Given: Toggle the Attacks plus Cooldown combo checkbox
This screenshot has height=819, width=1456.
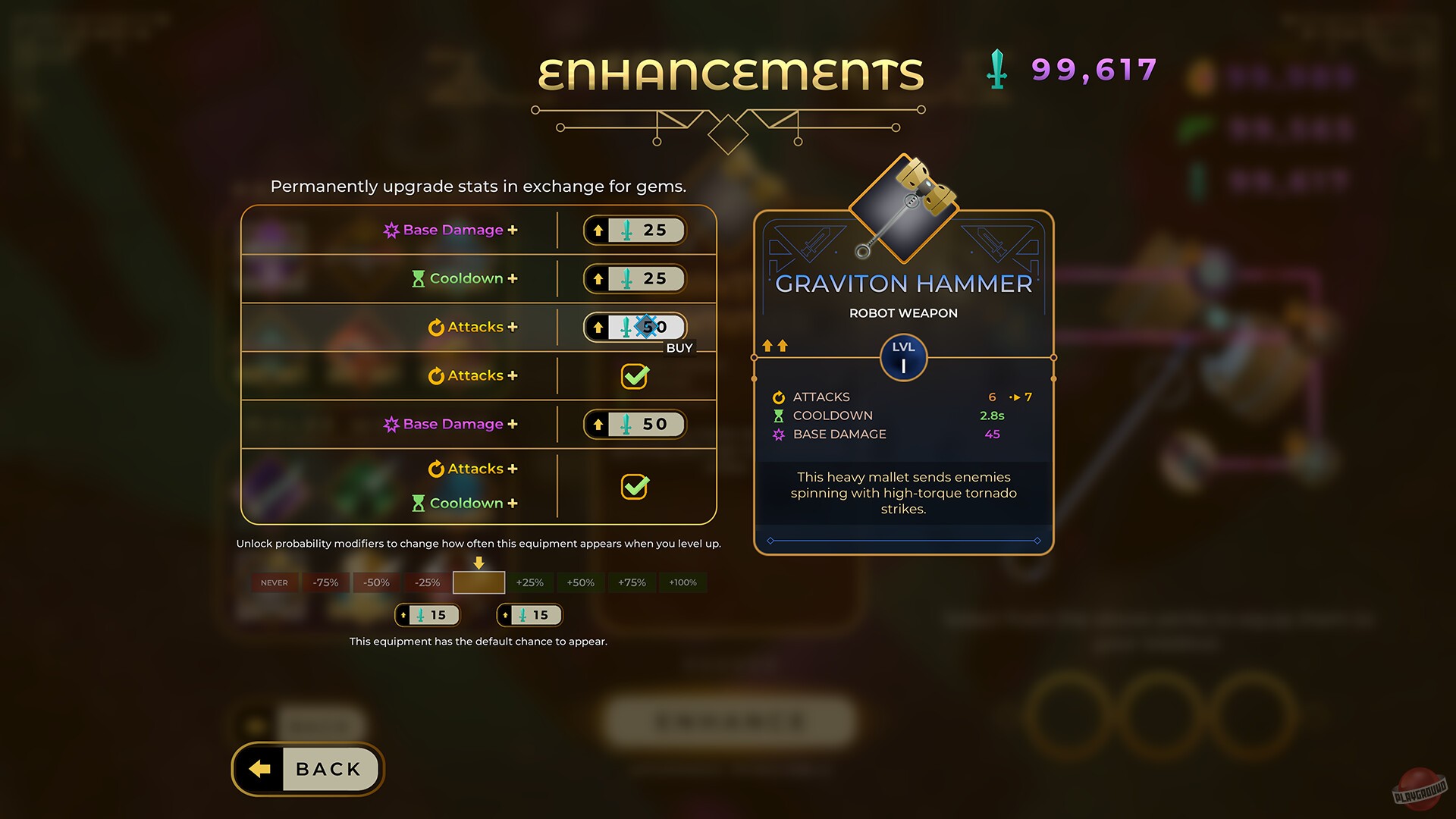Looking at the screenshot, I should pos(635,487).
